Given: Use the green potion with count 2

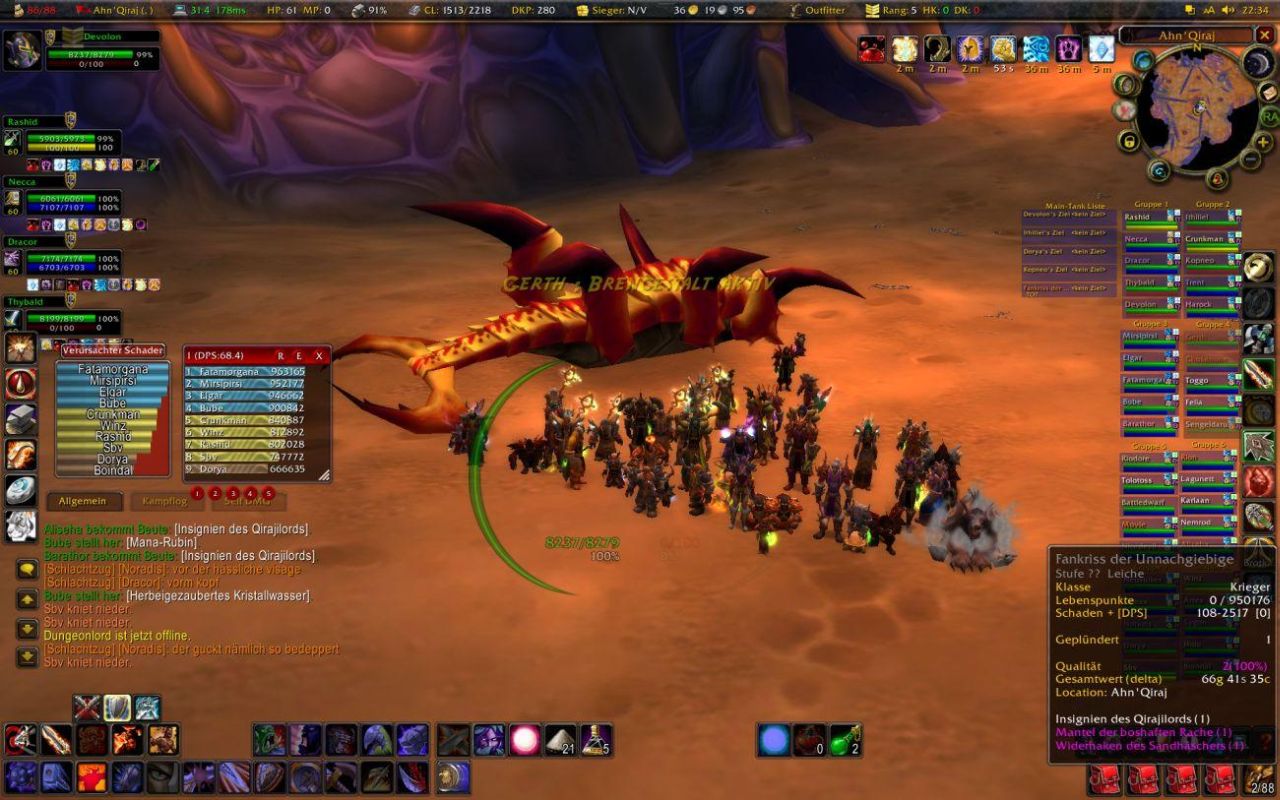Looking at the screenshot, I should click(844, 740).
